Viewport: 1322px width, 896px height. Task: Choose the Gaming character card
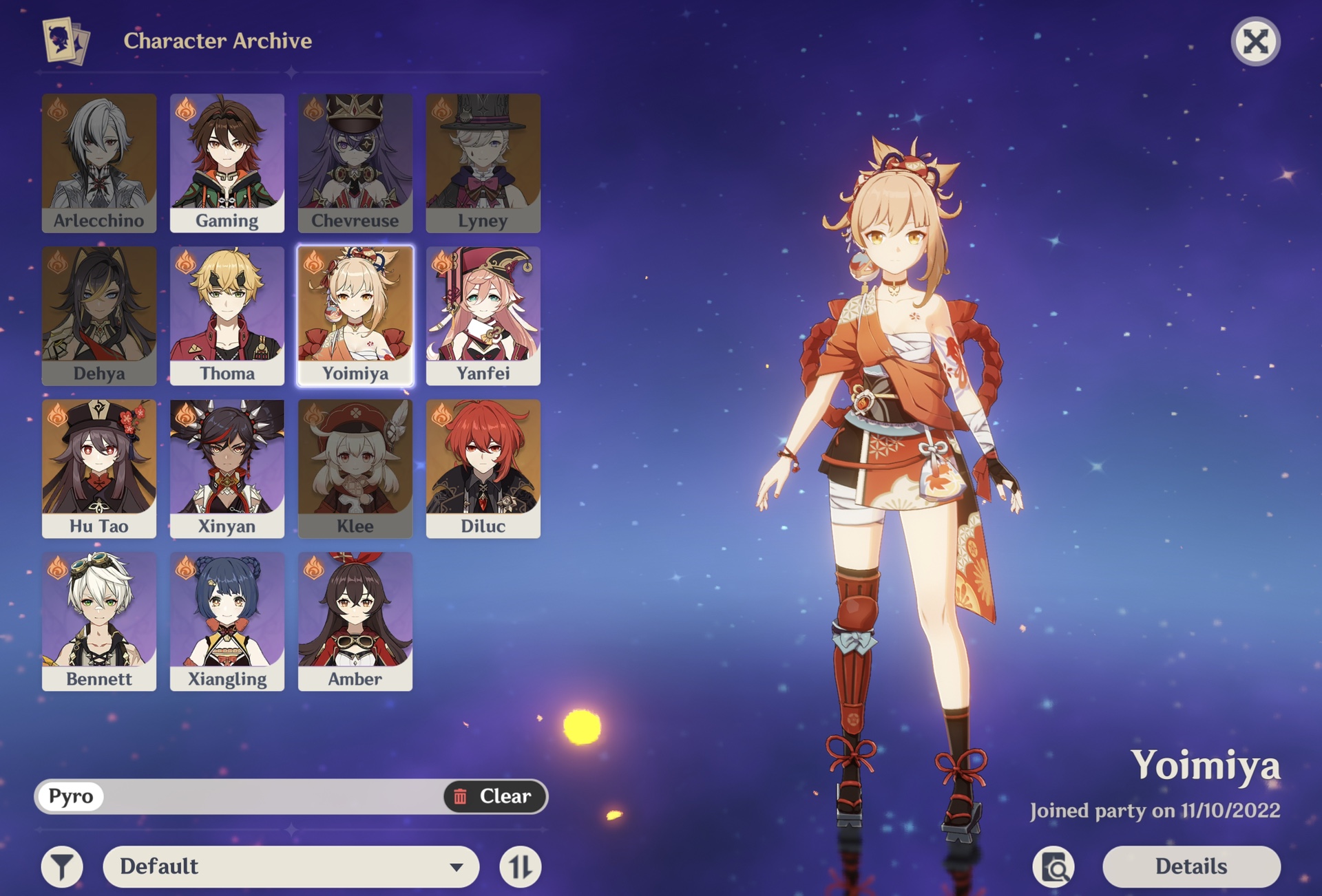coord(227,163)
